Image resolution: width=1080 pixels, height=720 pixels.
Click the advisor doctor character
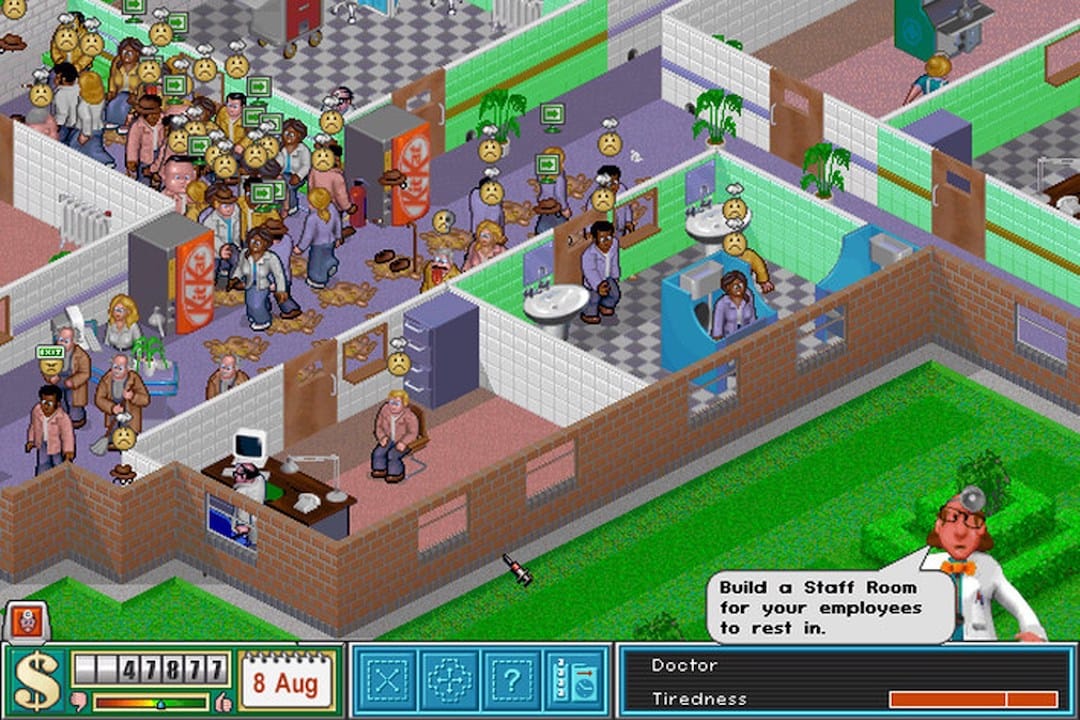975,570
